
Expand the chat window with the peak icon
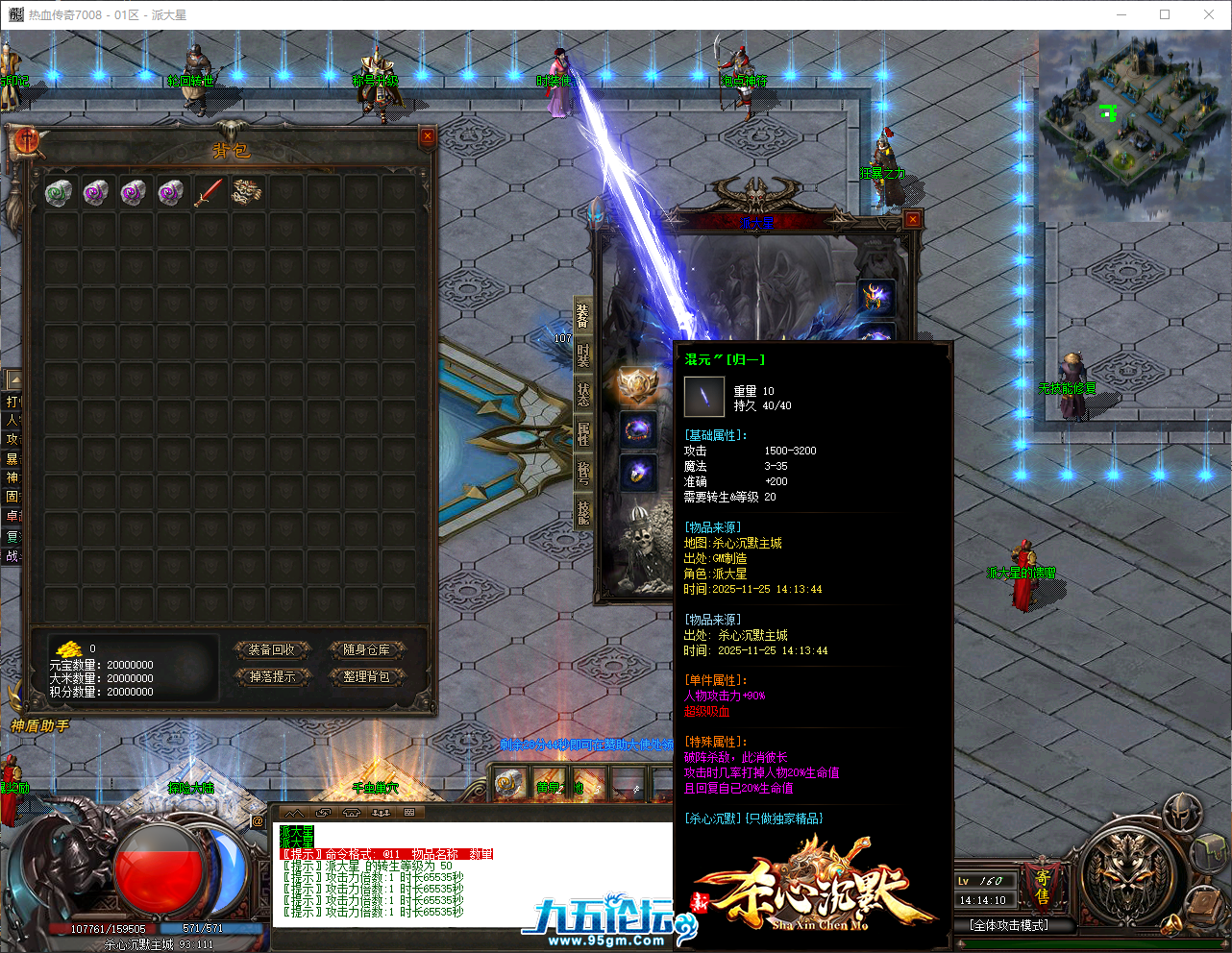[x=296, y=813]
